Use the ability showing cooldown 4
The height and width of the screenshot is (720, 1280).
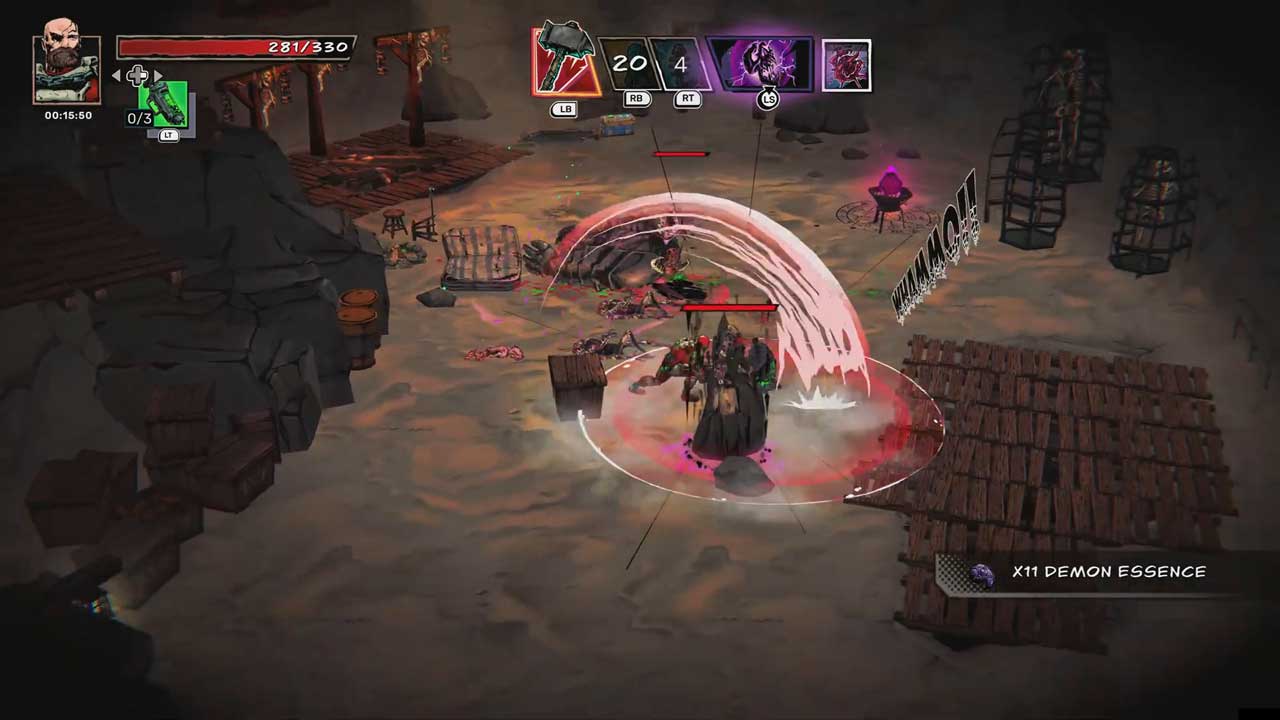point(680,64)
